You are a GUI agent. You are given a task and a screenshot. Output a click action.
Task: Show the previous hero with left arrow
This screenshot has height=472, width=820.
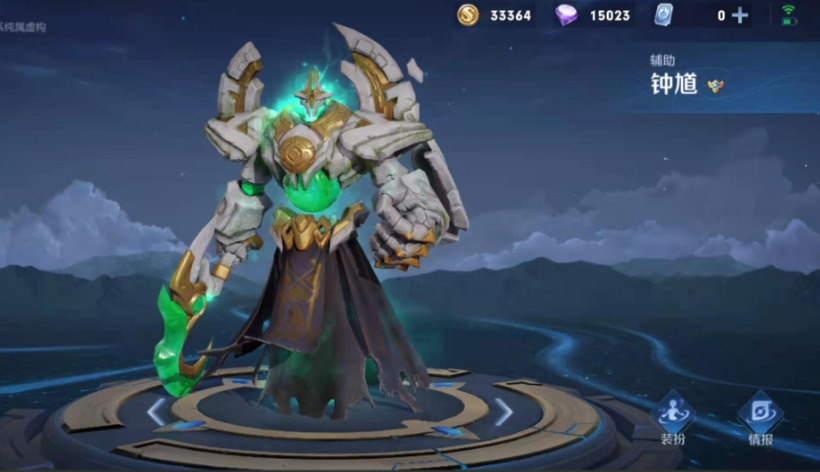tap(156, 411)
